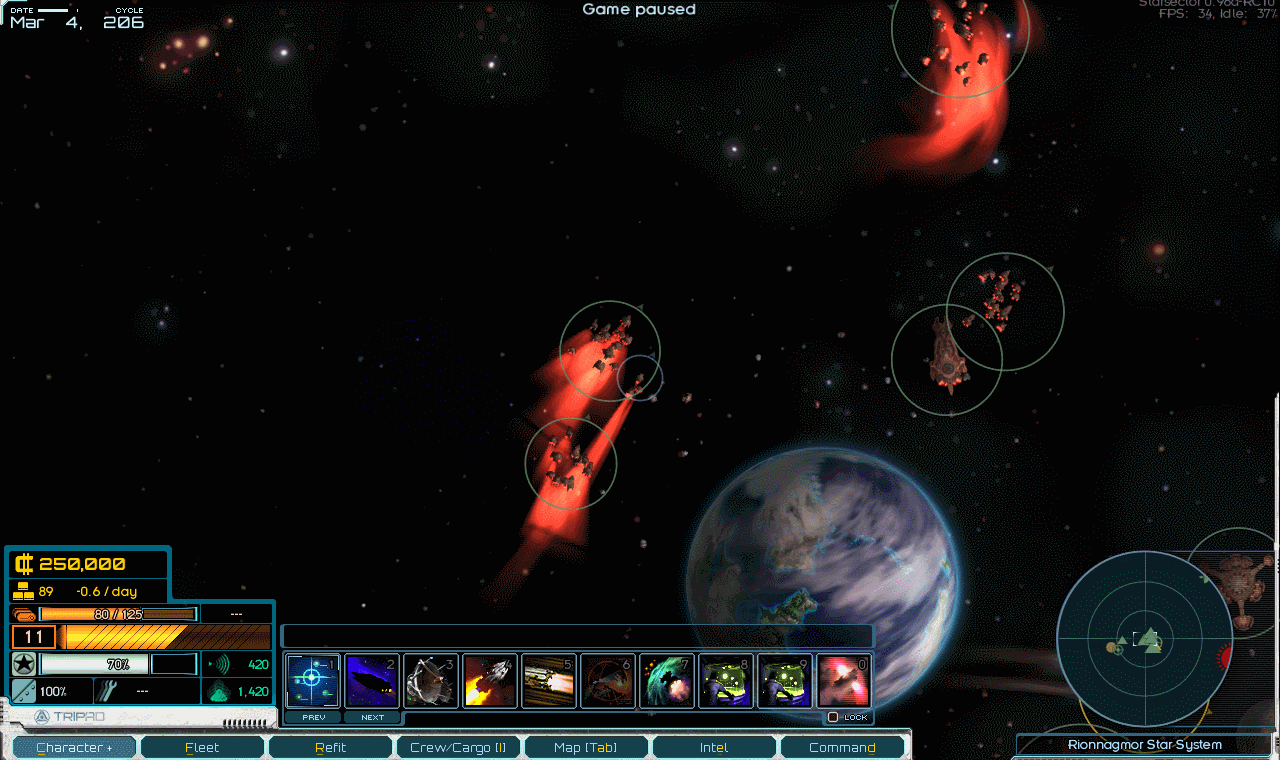Activate the green warp ability in slot 7

point(667,680)
